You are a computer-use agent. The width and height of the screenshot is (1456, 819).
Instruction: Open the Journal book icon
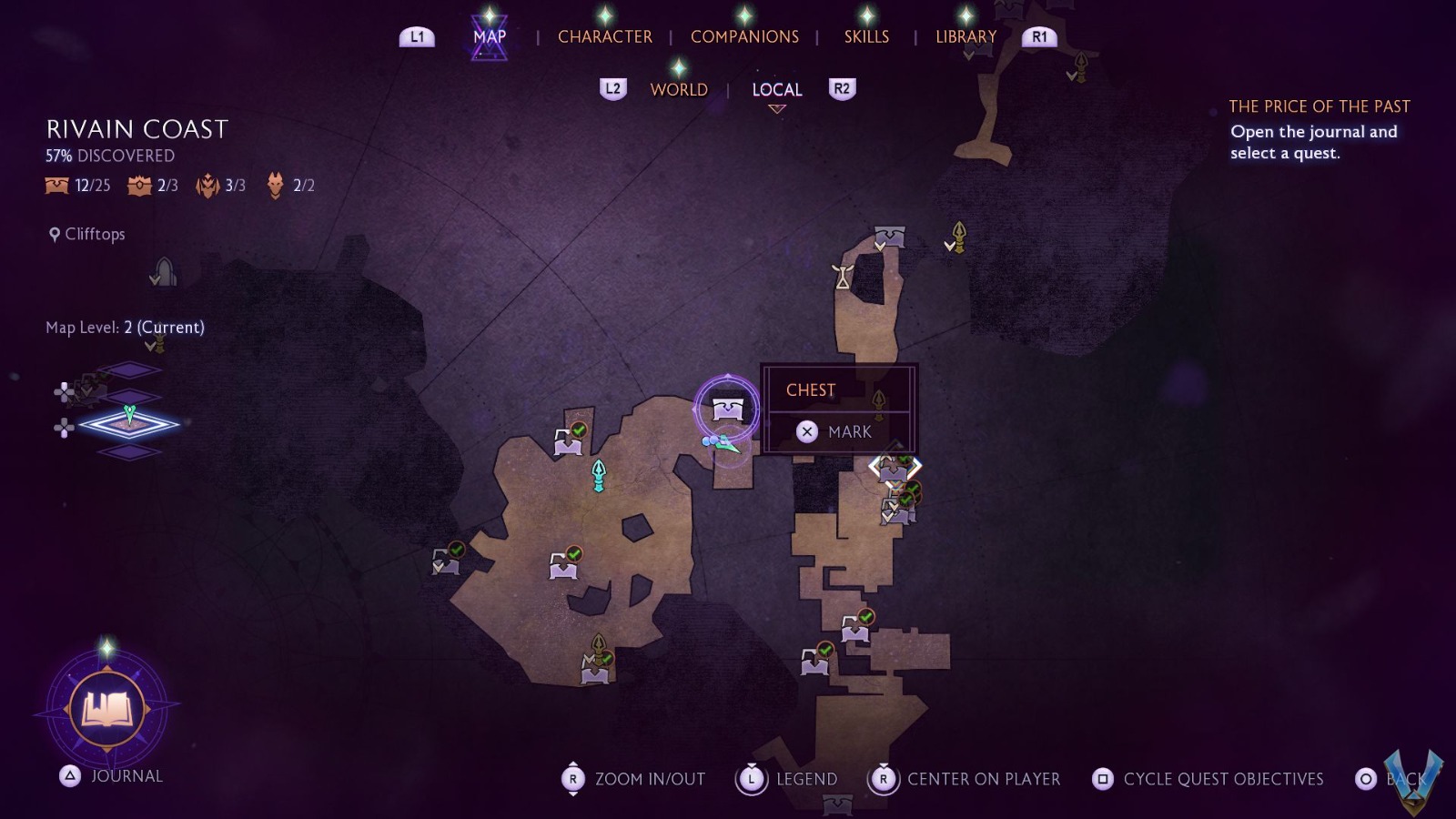point(107,709)
